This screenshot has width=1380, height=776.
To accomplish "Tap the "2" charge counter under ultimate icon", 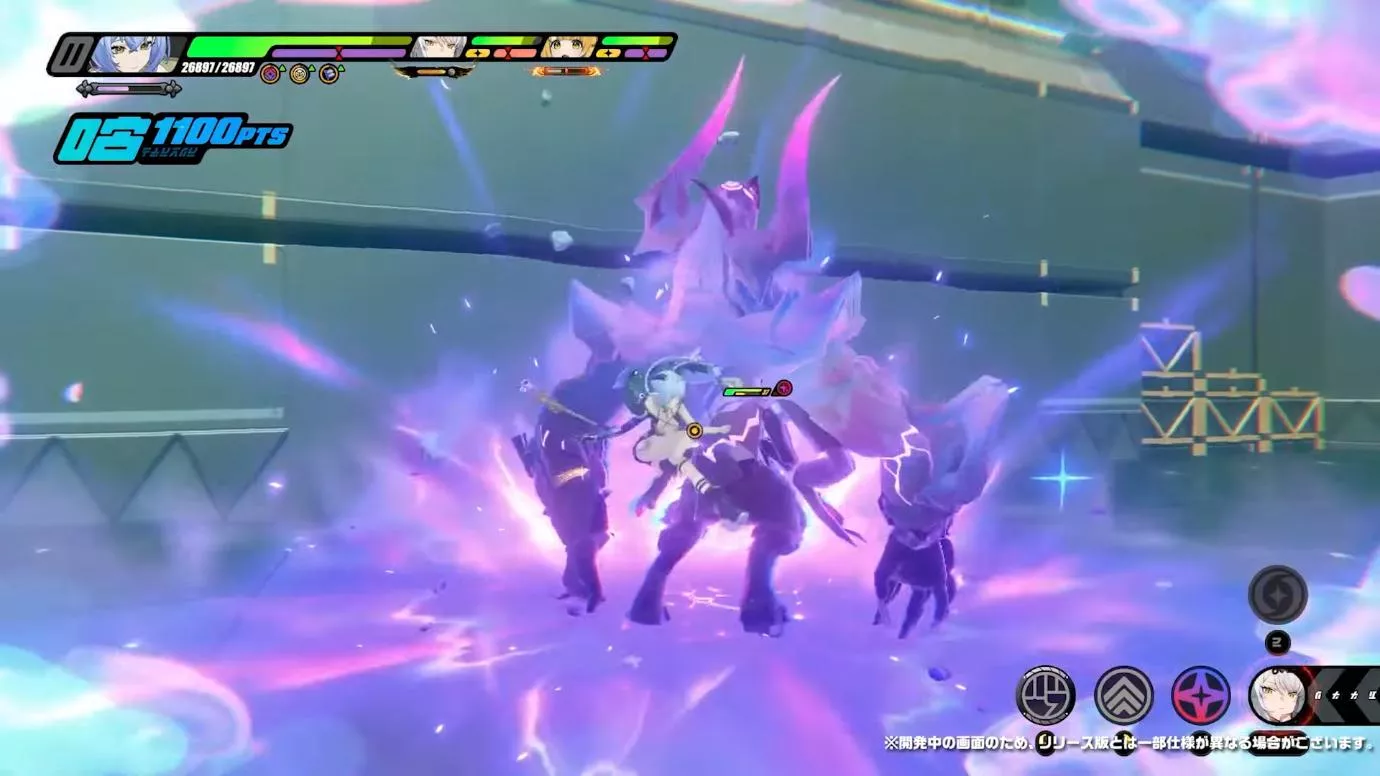I will (x=1277, y=641).
